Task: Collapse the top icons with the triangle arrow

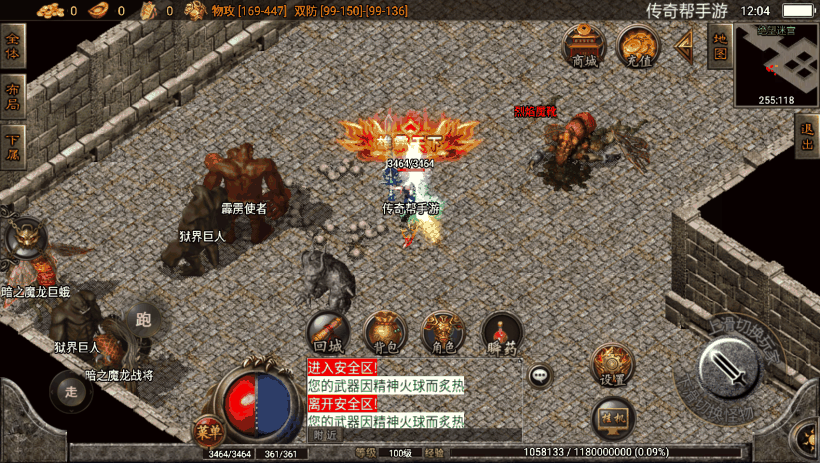Action: click(x=685, y=44)
